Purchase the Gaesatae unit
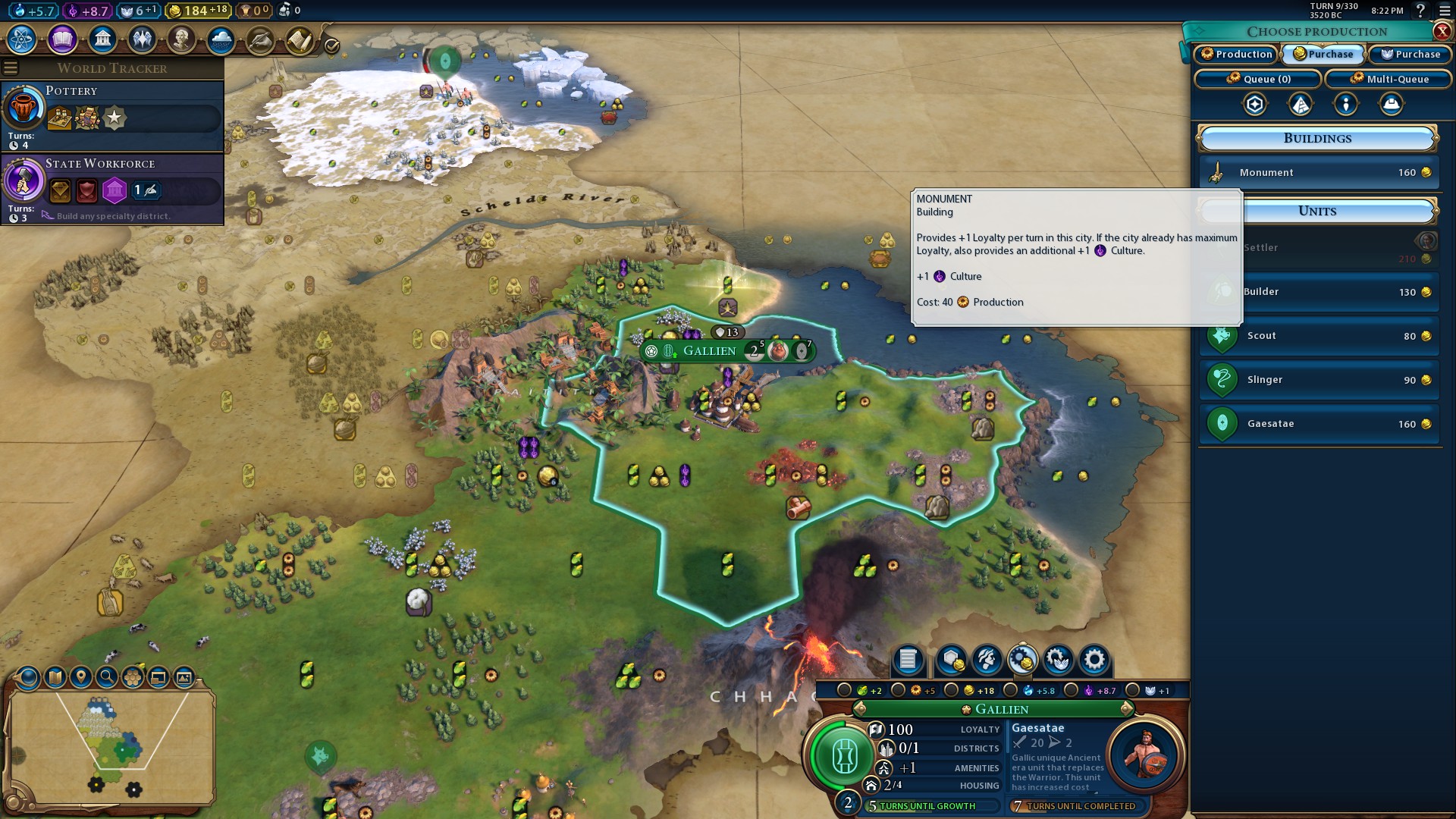Image resolution: width=1456 pixels, height=819 pixels. tap(1319, 424)
